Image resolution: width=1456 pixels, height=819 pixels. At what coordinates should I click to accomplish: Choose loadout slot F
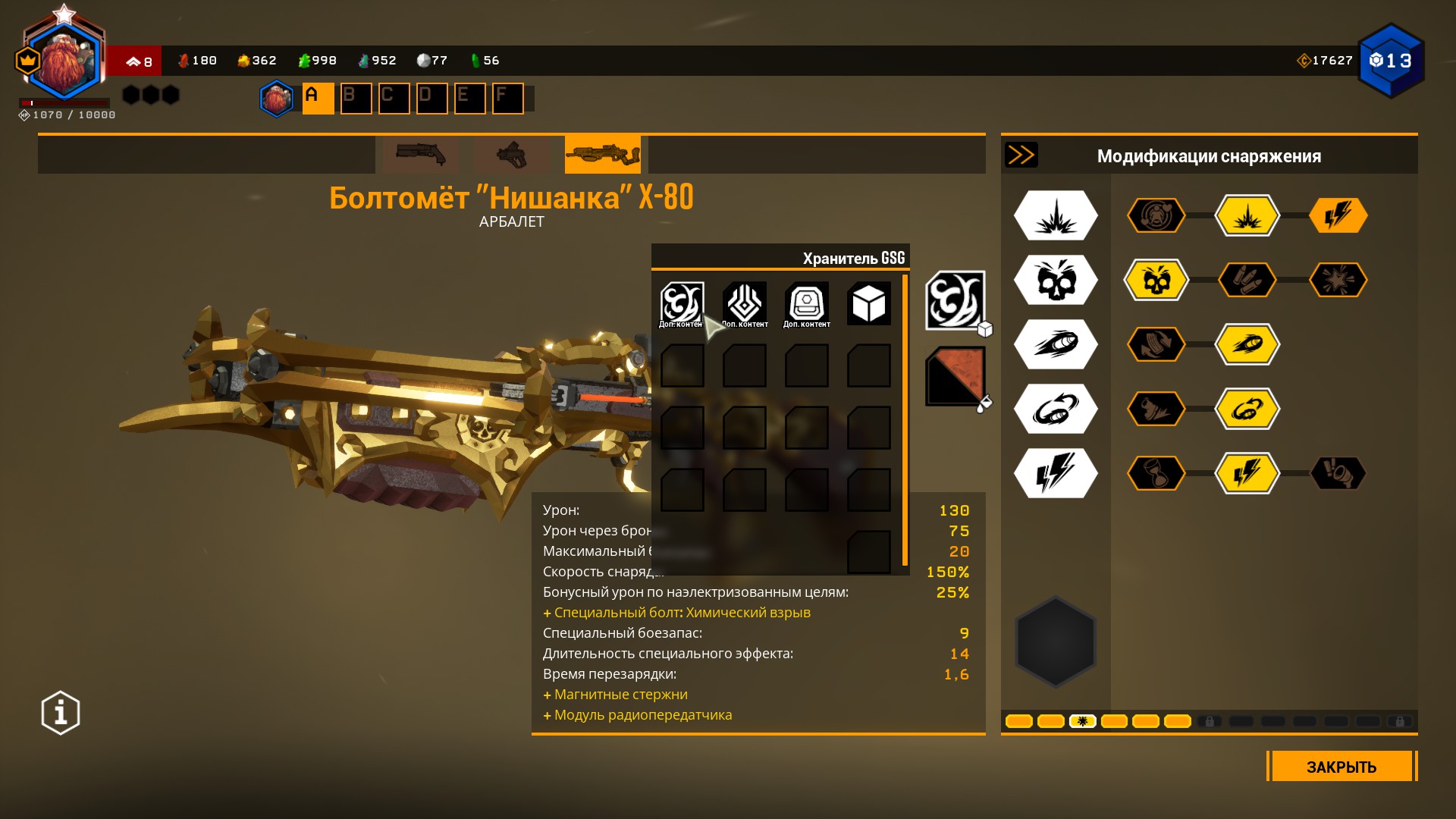(x=507, y=99)
